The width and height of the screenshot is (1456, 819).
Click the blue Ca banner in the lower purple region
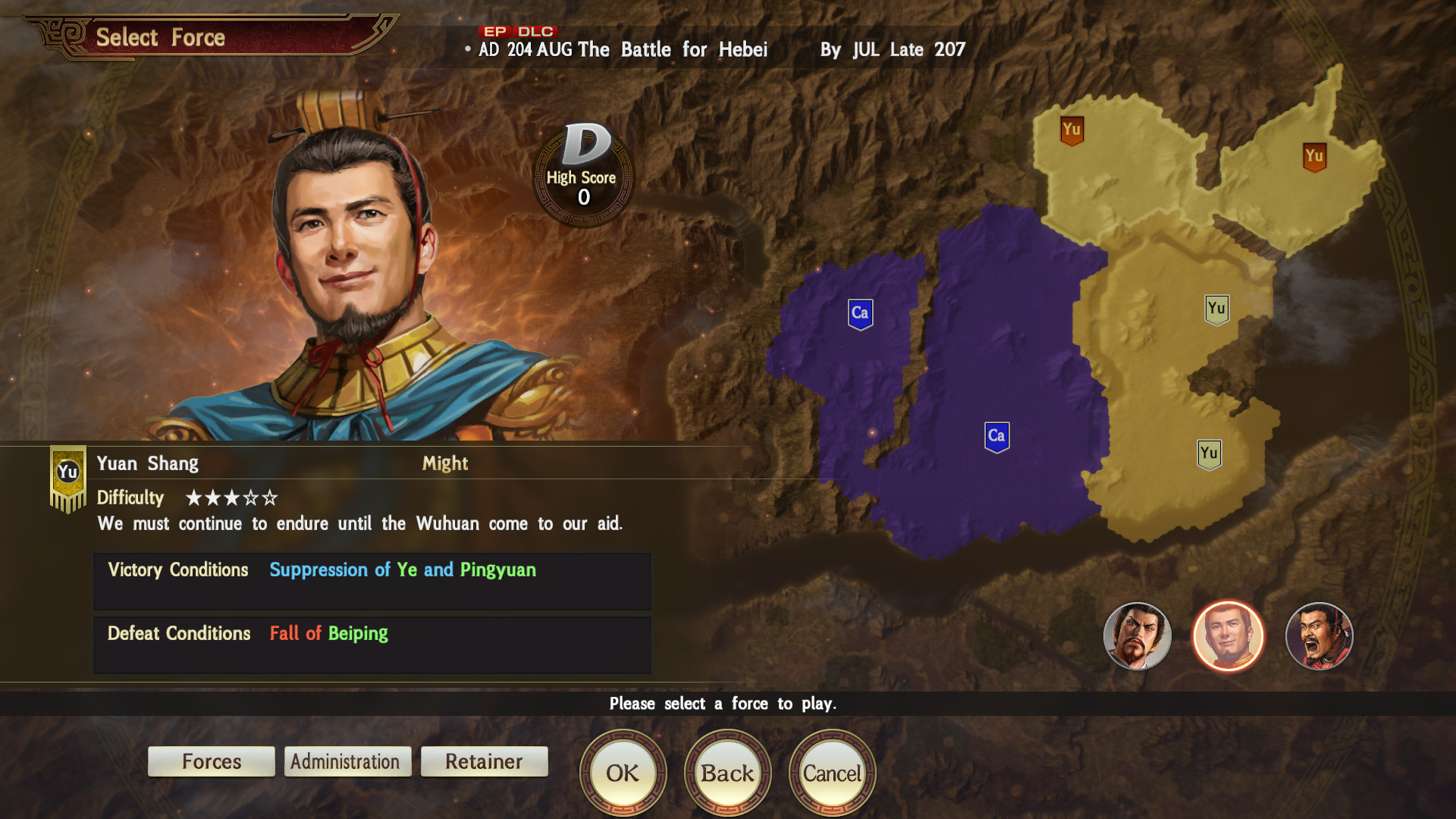click(x=996, y=435)
